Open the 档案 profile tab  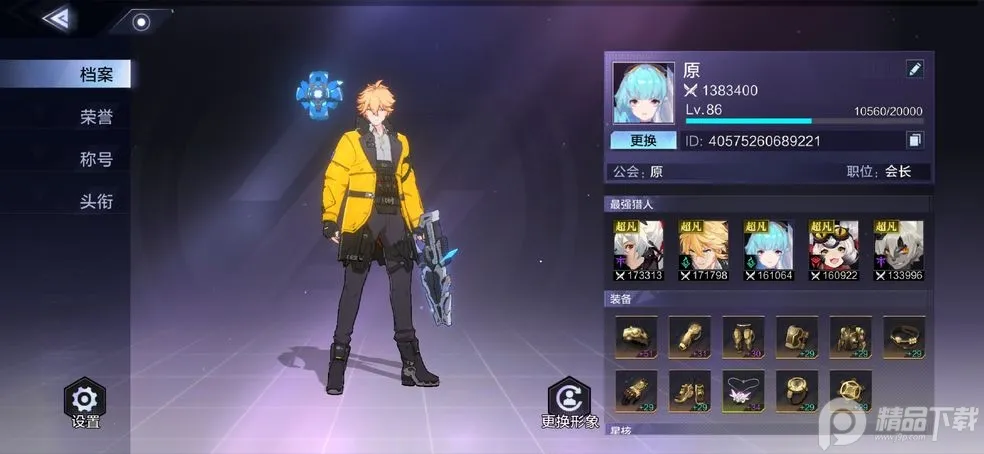96,74
